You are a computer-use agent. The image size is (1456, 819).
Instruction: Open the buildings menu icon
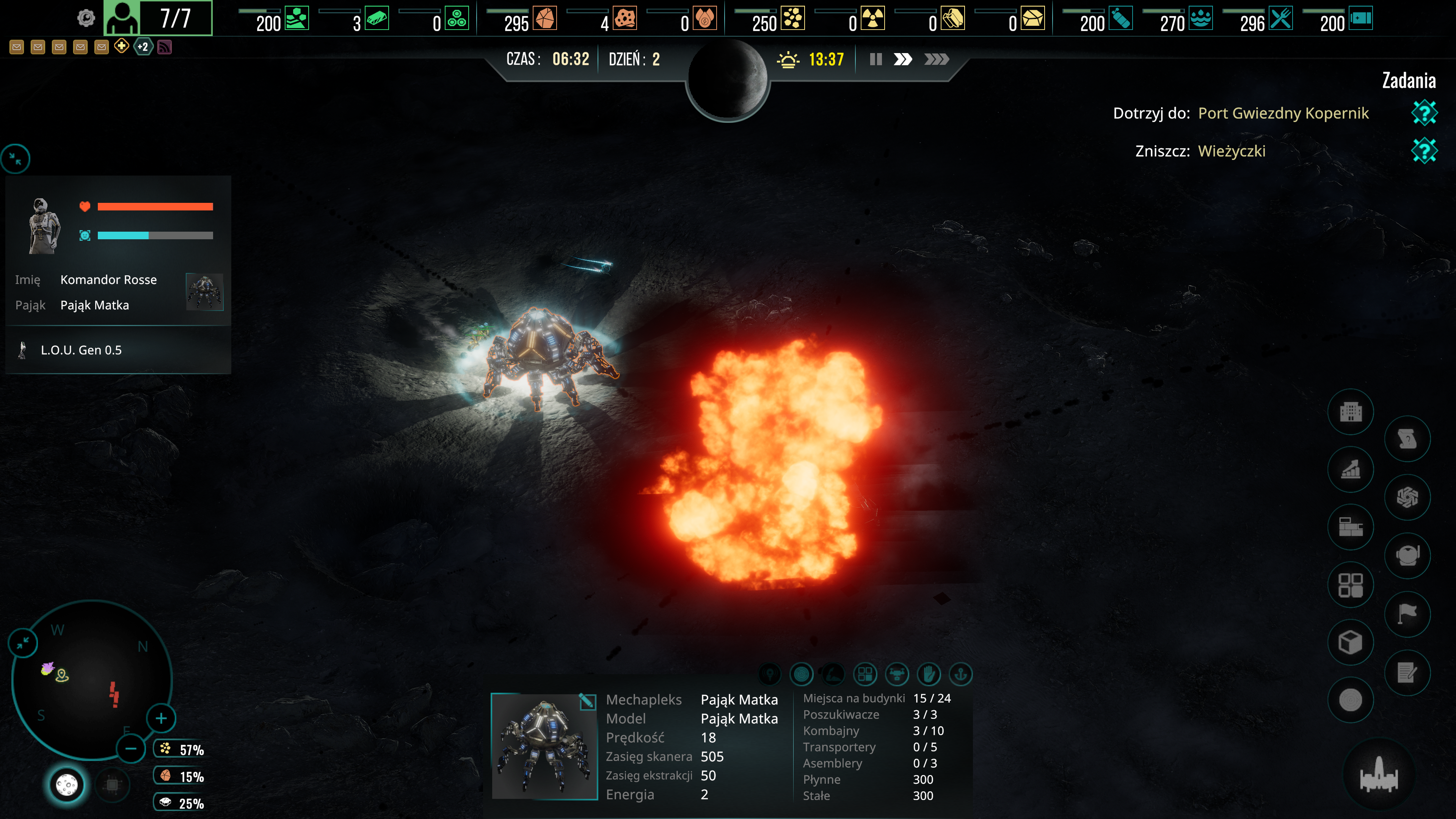1350,412
